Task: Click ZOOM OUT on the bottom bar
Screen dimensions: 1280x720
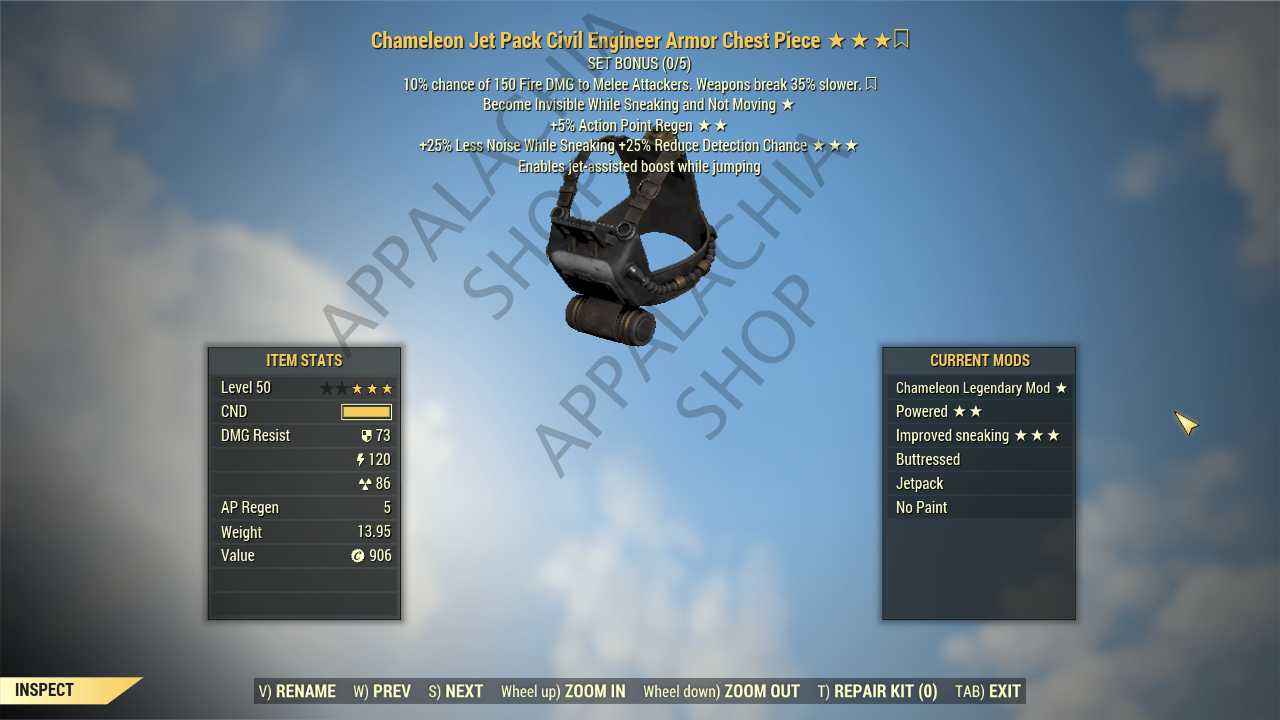Action: 721,691
